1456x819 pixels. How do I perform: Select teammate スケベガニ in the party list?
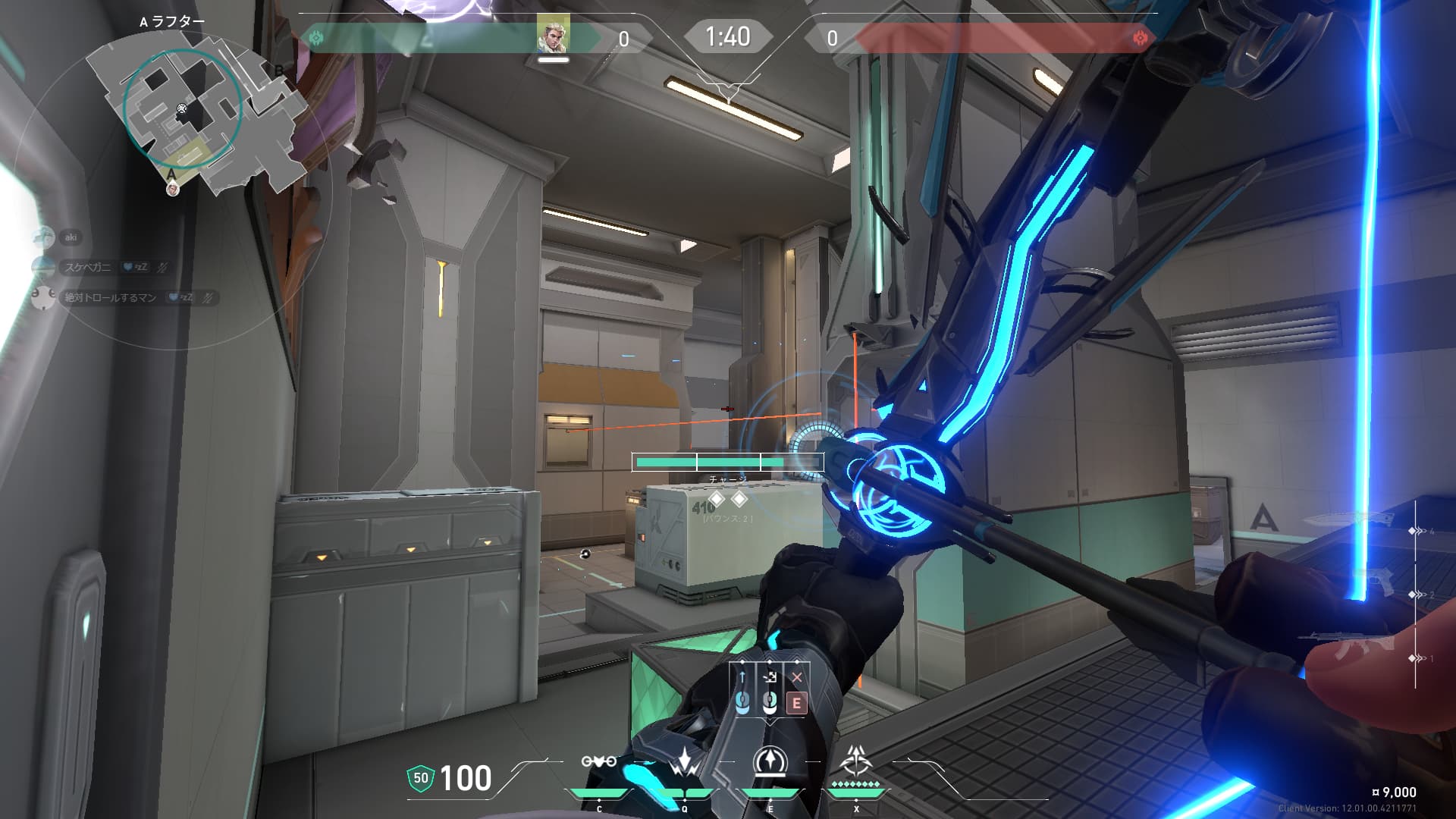pos(87,267)
